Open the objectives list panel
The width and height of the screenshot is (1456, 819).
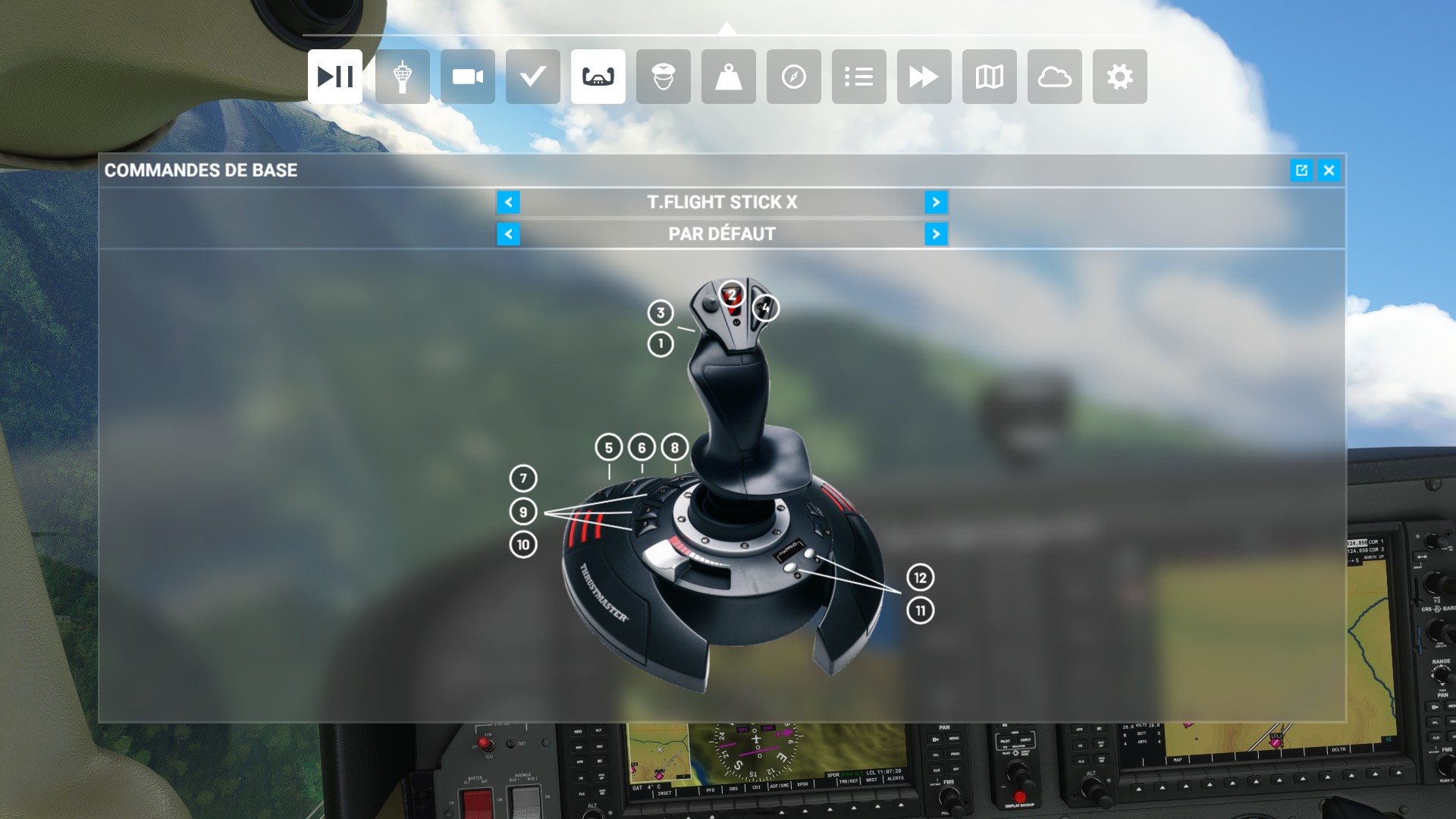coord(858,77)
